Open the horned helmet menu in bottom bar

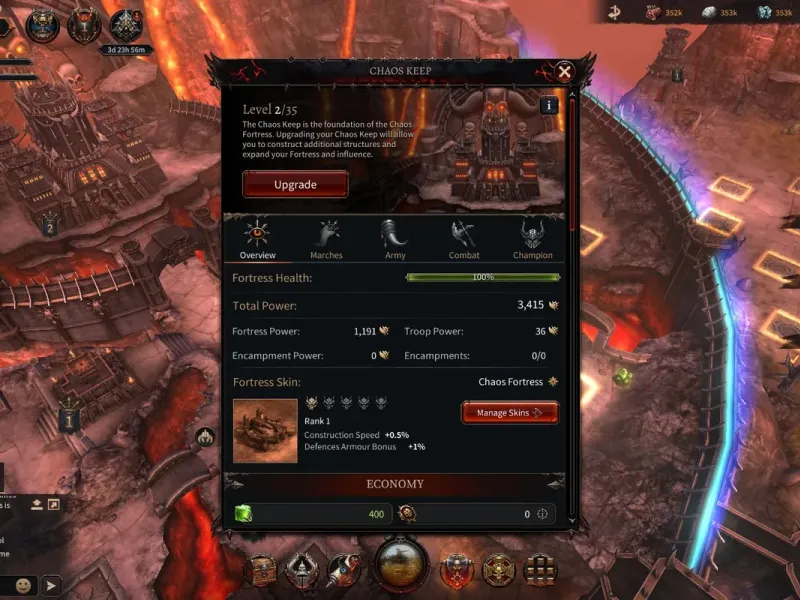300,570
